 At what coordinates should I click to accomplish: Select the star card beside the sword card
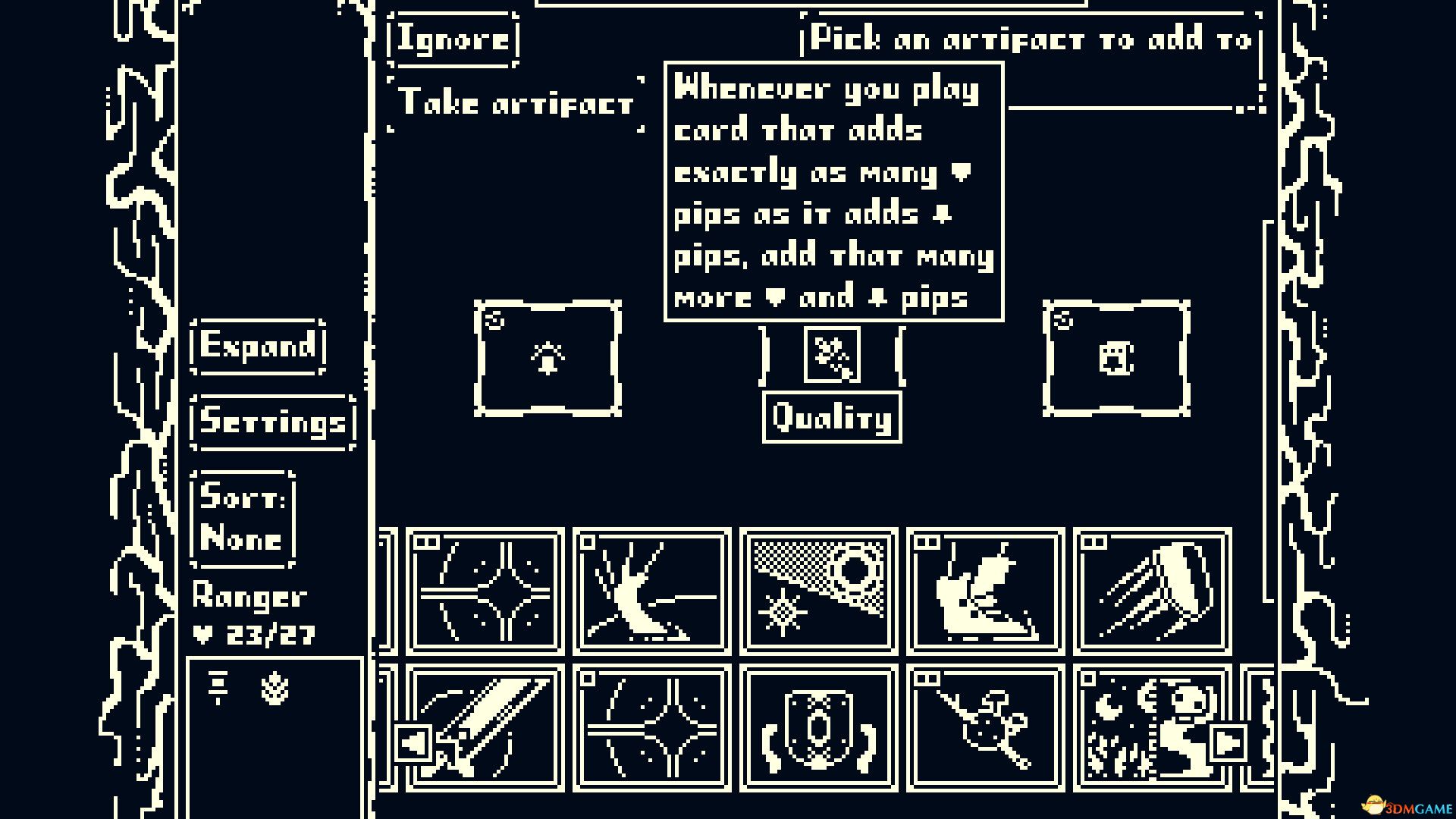651,730
